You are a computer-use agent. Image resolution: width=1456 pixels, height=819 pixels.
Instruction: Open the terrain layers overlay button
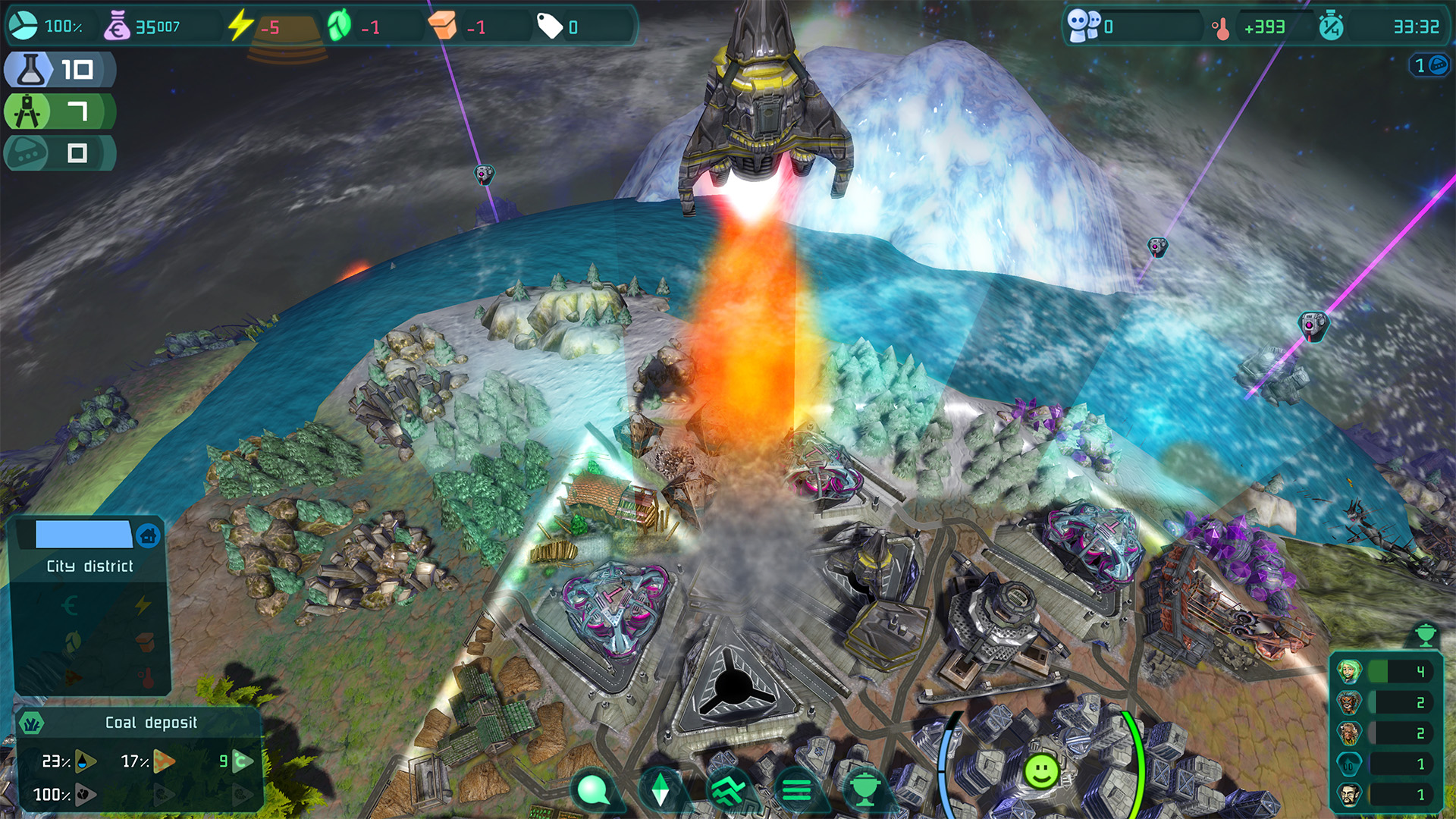coord(729,790)
